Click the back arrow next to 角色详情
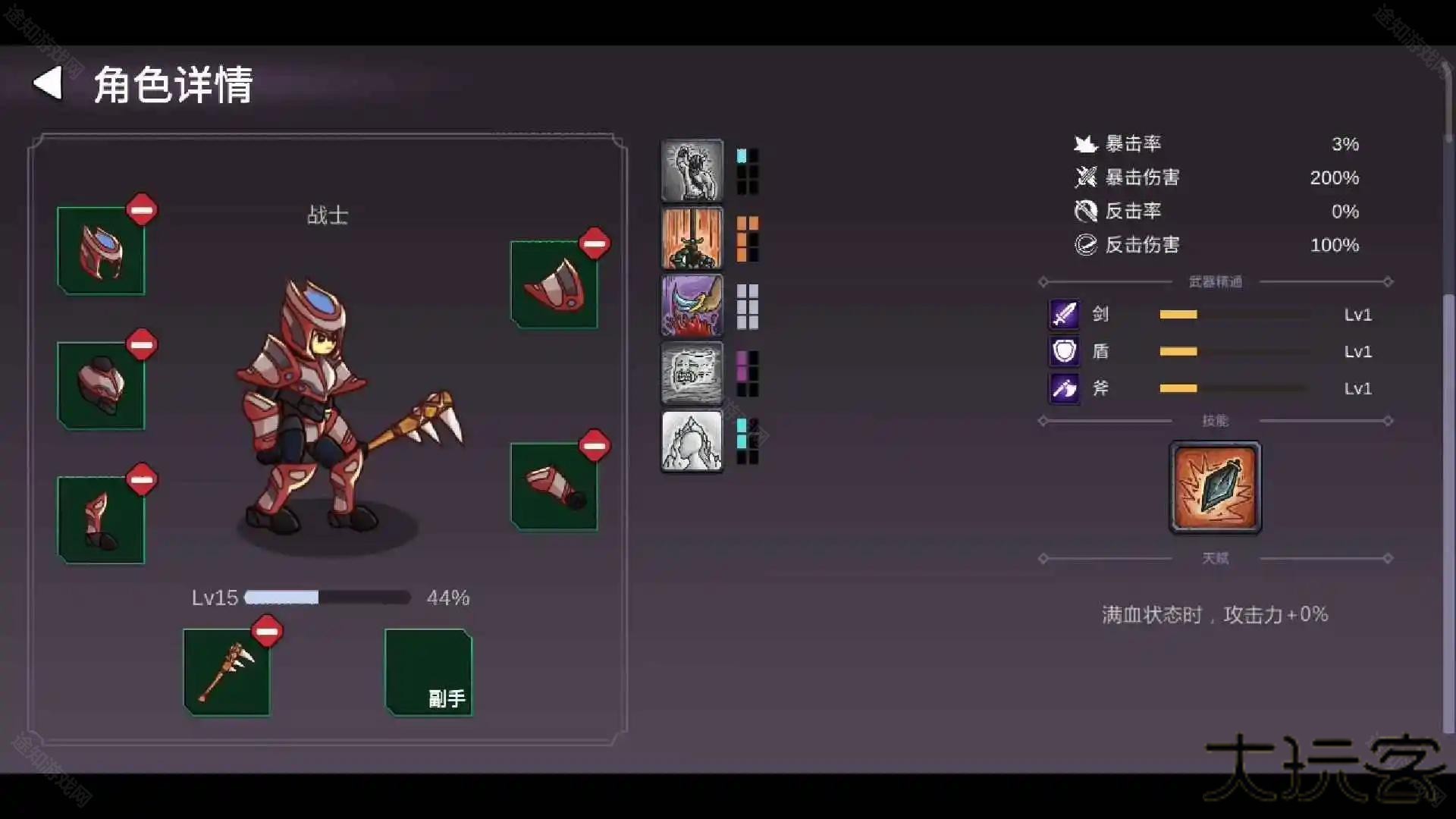The width and height of the screenshot is (1456, 819). pyautogui.click(x=49, y=83)
